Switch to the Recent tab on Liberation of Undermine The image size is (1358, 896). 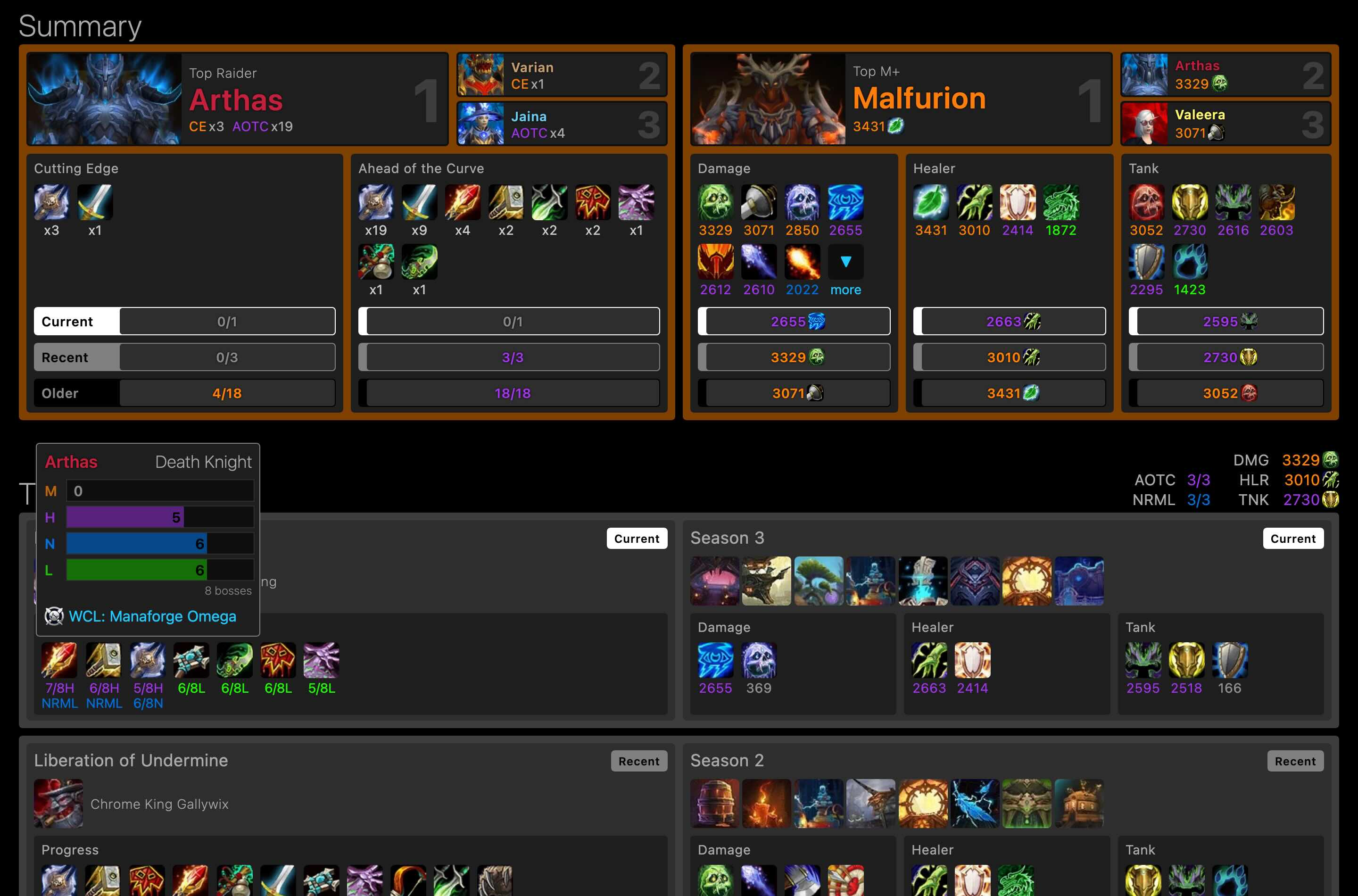(639, 761)
